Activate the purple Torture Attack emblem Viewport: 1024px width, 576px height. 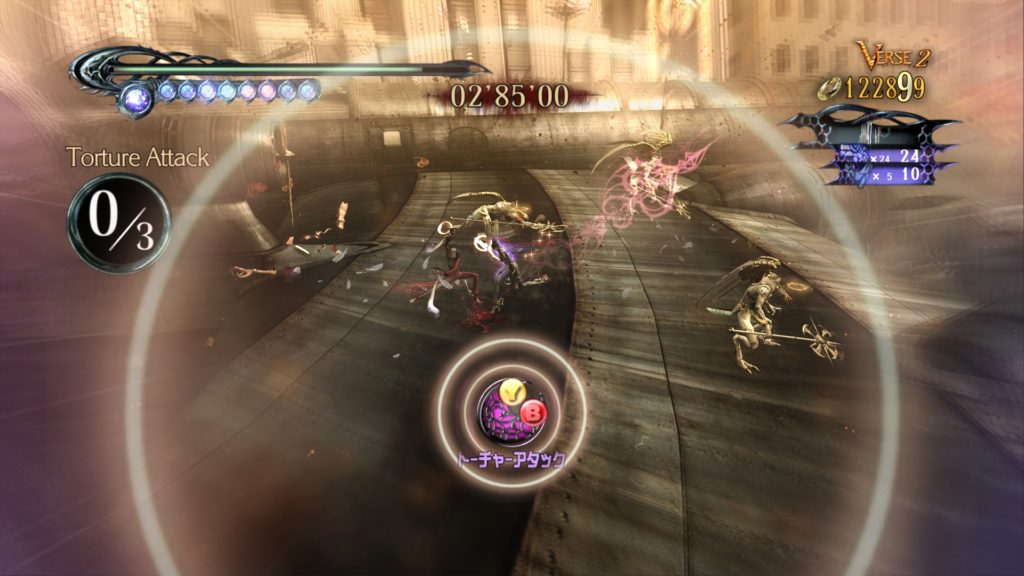503,412
